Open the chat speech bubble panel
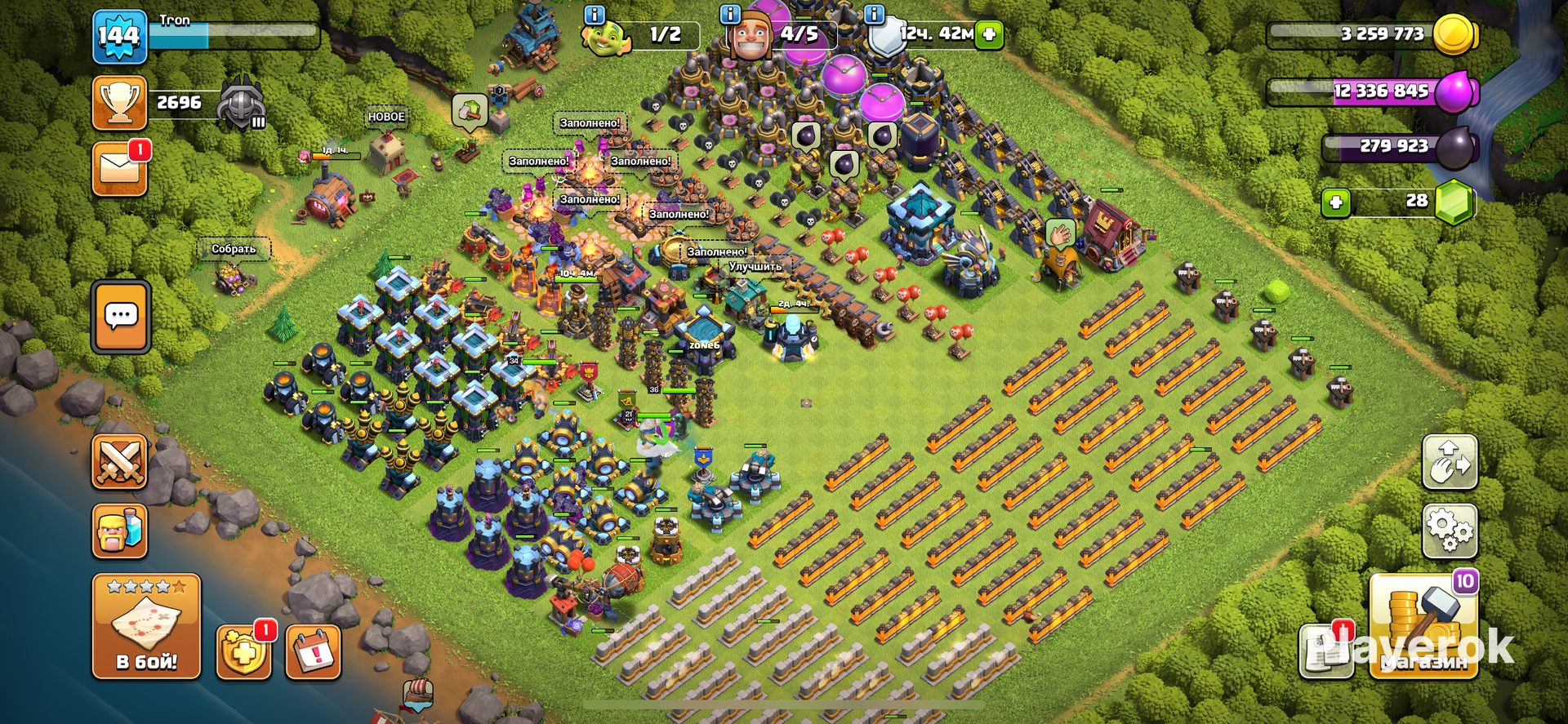The height and width of the screenshot is (724, 1568). click(121, 317)
